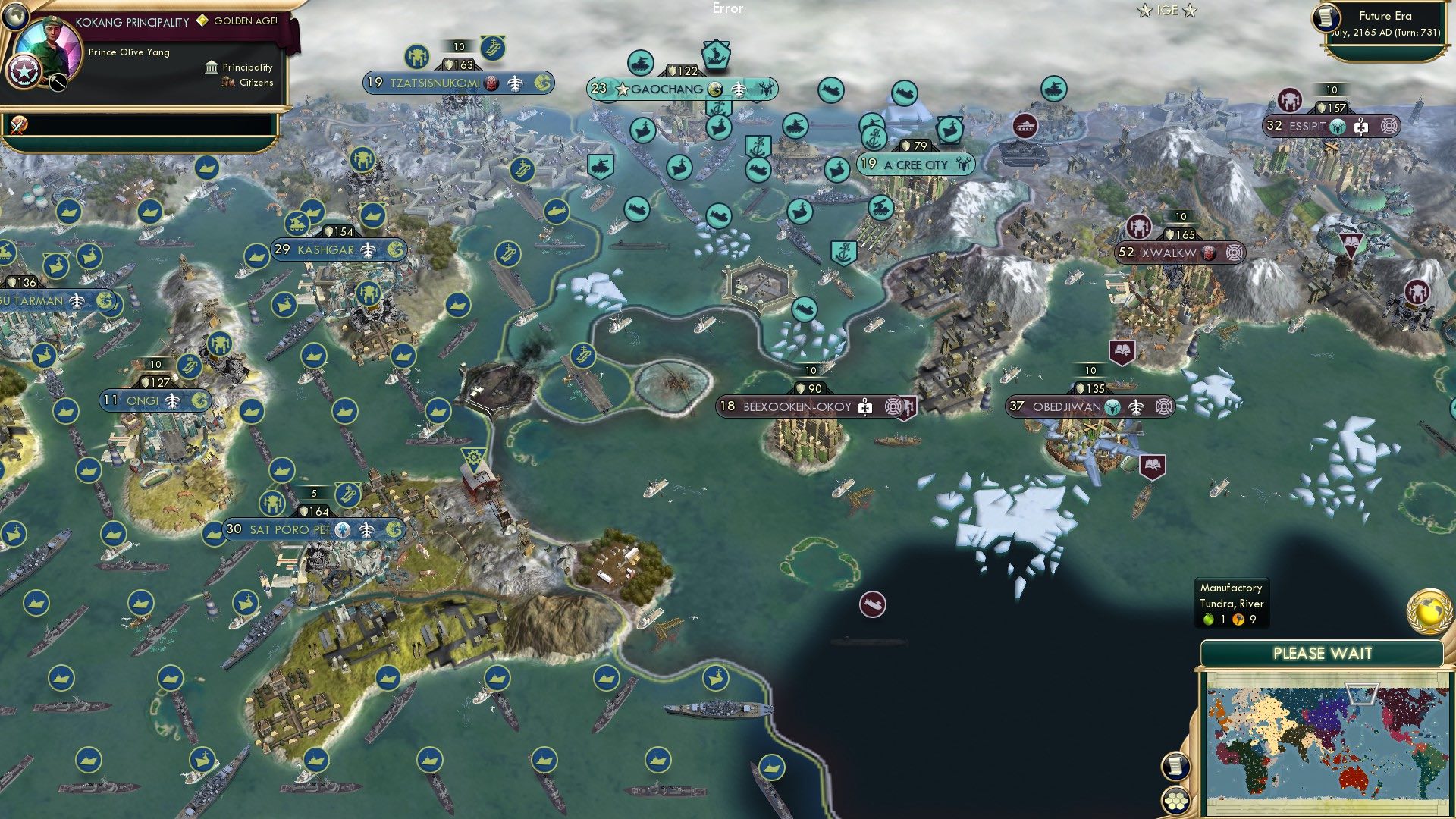Click the globe icon in the top-left corner
This screenshot has height=819, width=1456.
[16, 17]
